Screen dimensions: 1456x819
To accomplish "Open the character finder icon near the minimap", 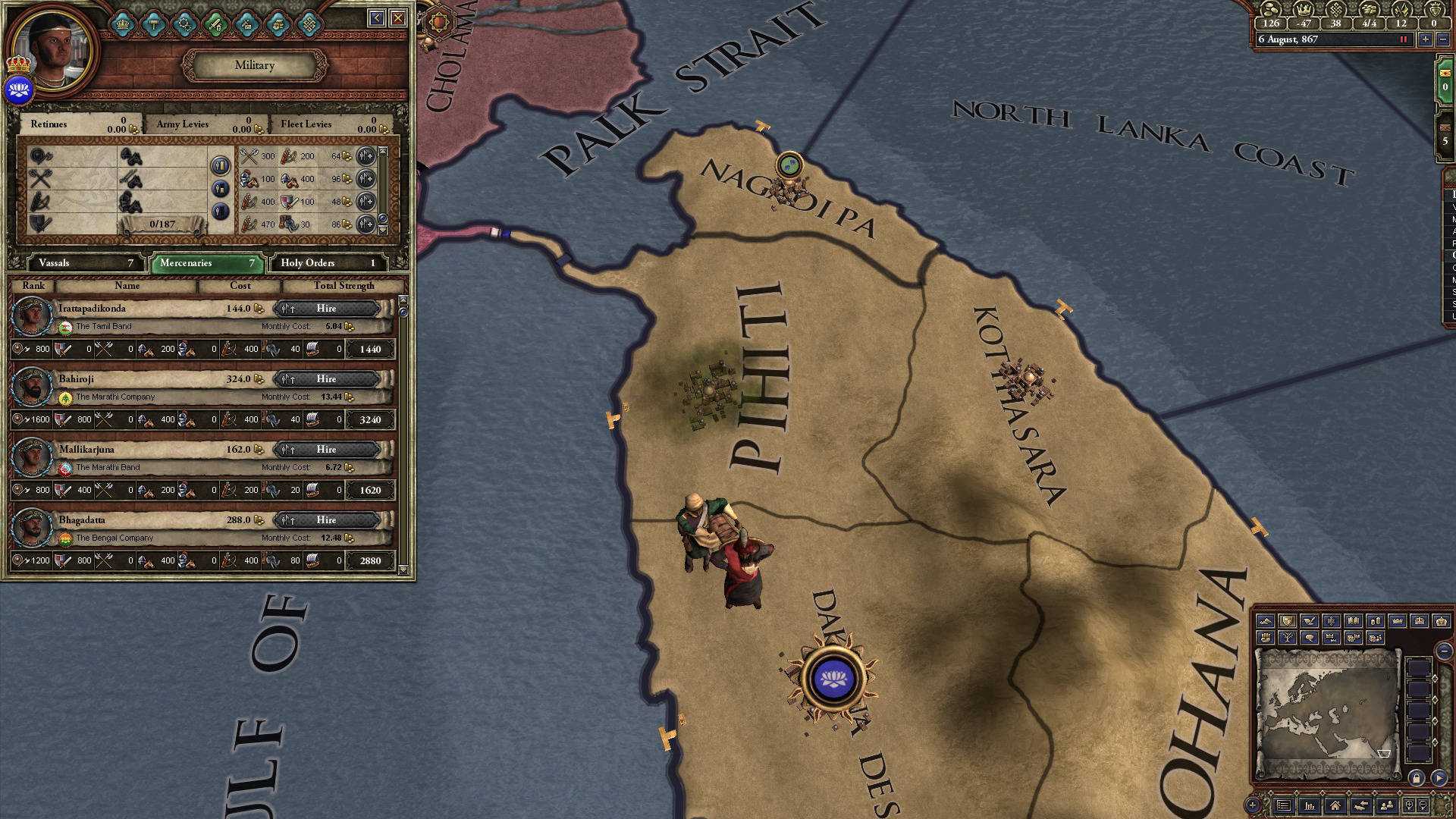I will [1386, 807].
